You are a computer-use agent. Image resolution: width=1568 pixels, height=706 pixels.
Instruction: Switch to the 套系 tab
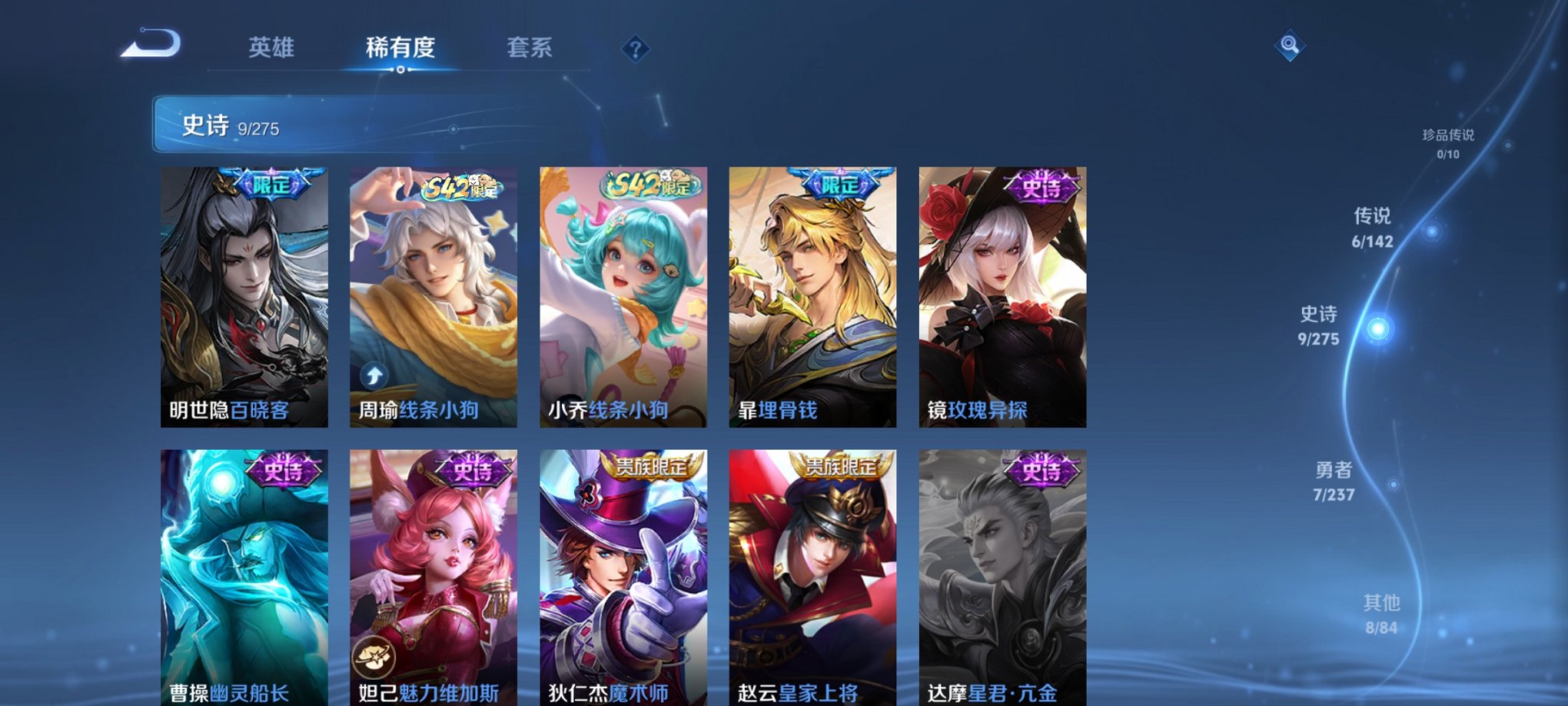tap(530, 48)
